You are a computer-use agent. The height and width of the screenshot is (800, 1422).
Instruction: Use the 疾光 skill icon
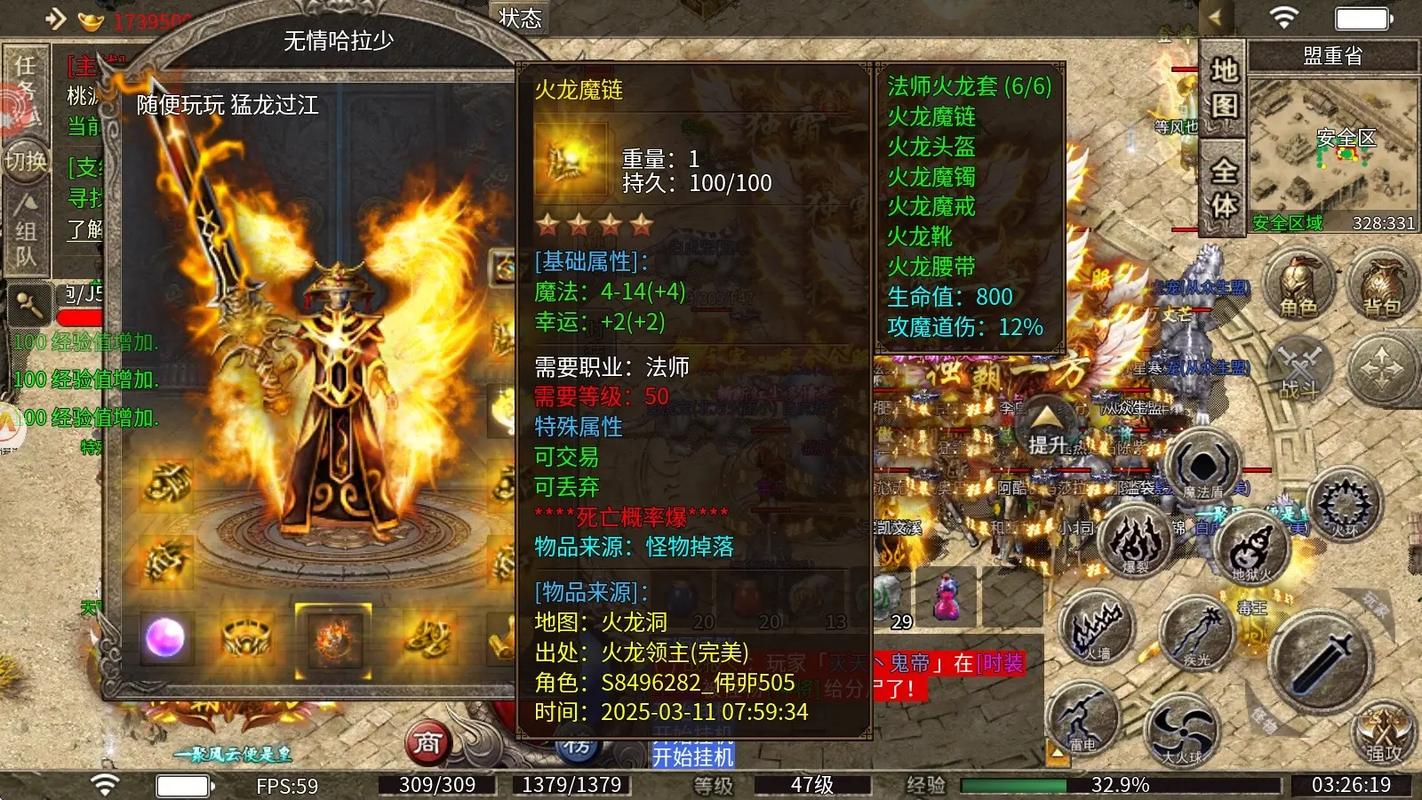[x=1195, y=634]
